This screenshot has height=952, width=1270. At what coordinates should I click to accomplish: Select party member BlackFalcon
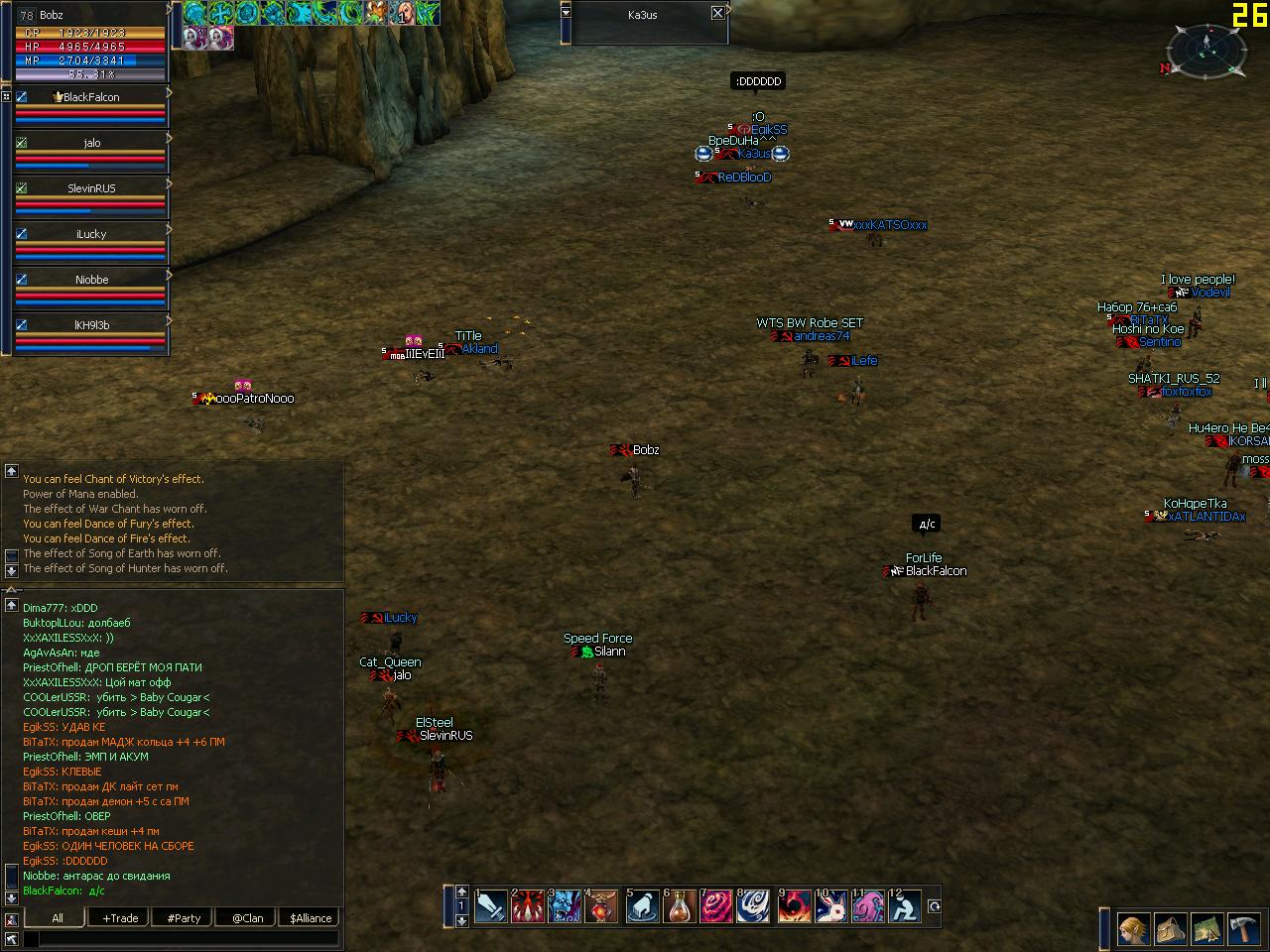pyautogui.click(x=91, y=97)
